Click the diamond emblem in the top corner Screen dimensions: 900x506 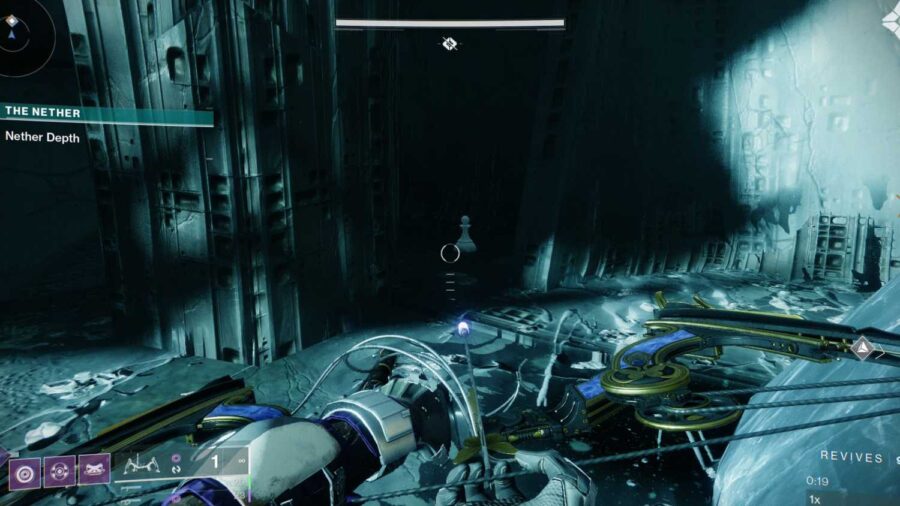(889, 18)
